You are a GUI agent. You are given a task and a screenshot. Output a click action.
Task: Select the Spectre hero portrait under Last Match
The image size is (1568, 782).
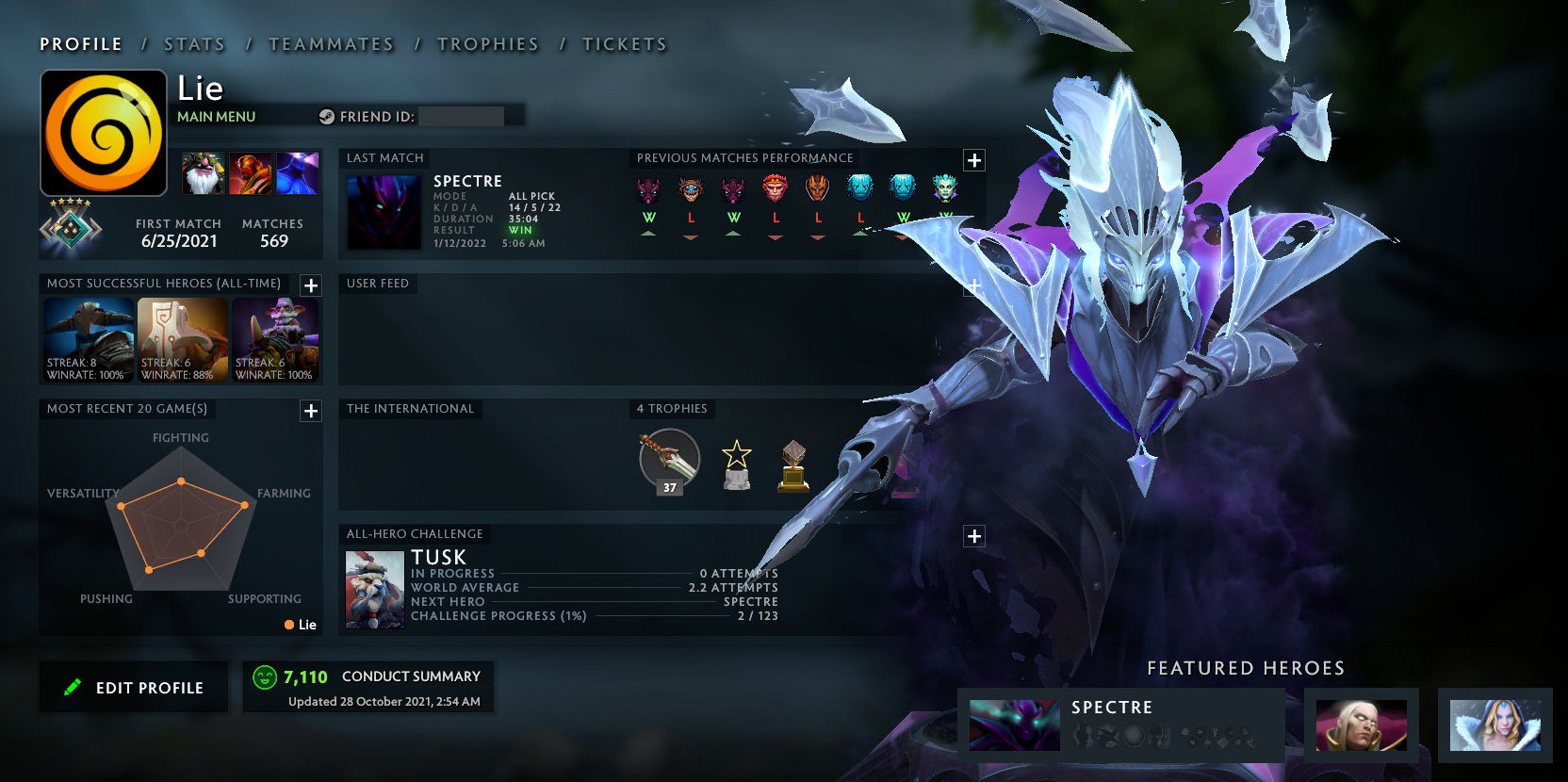pos(384,211)
